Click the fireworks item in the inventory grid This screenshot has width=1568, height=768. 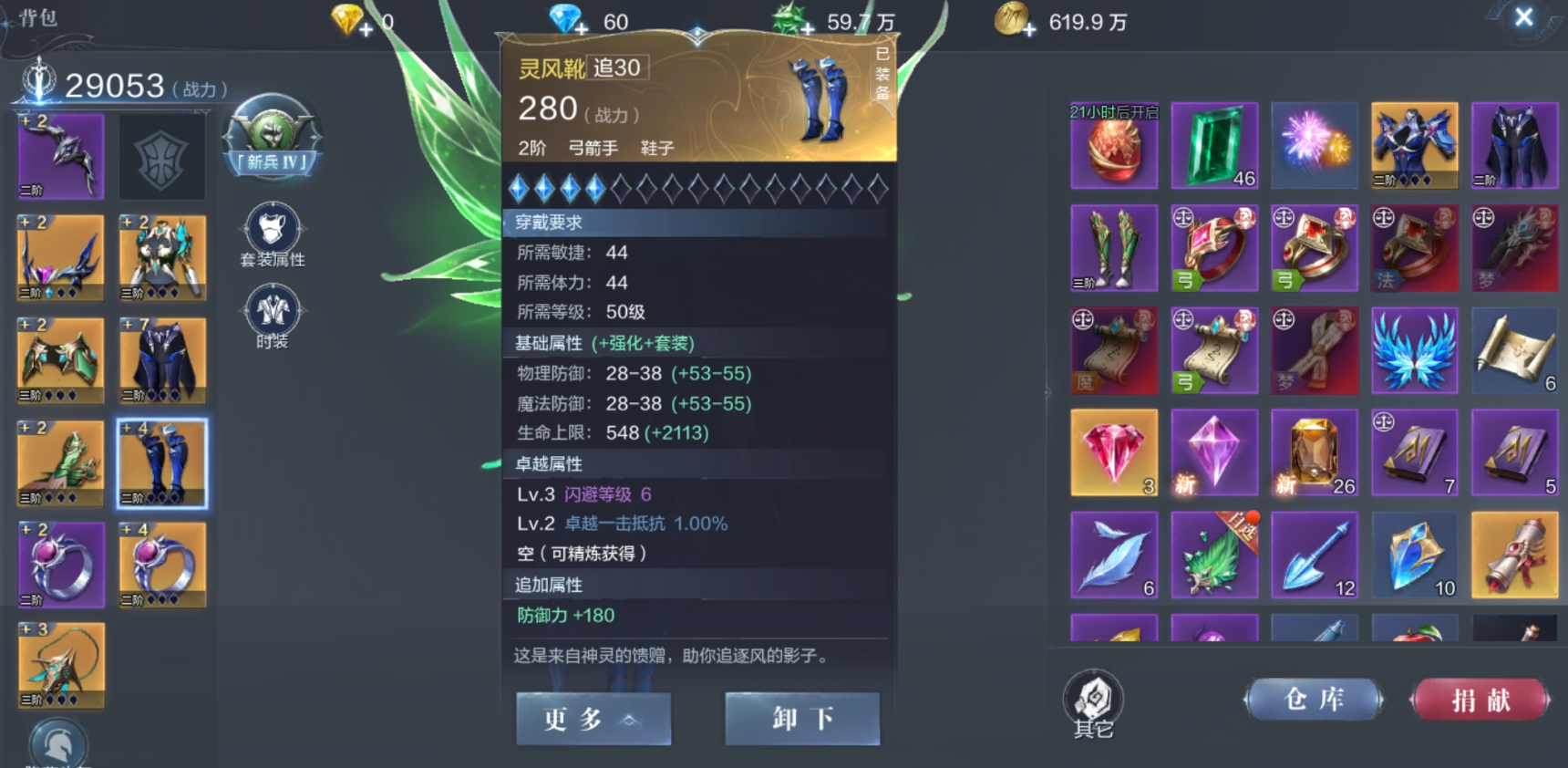pyautogui.click(x=1314, y=146)
